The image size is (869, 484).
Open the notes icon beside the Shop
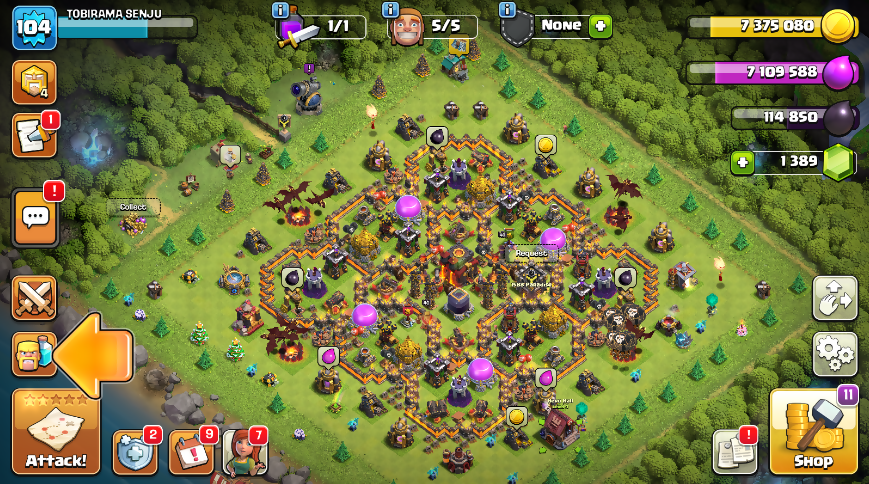click(734, 452)
